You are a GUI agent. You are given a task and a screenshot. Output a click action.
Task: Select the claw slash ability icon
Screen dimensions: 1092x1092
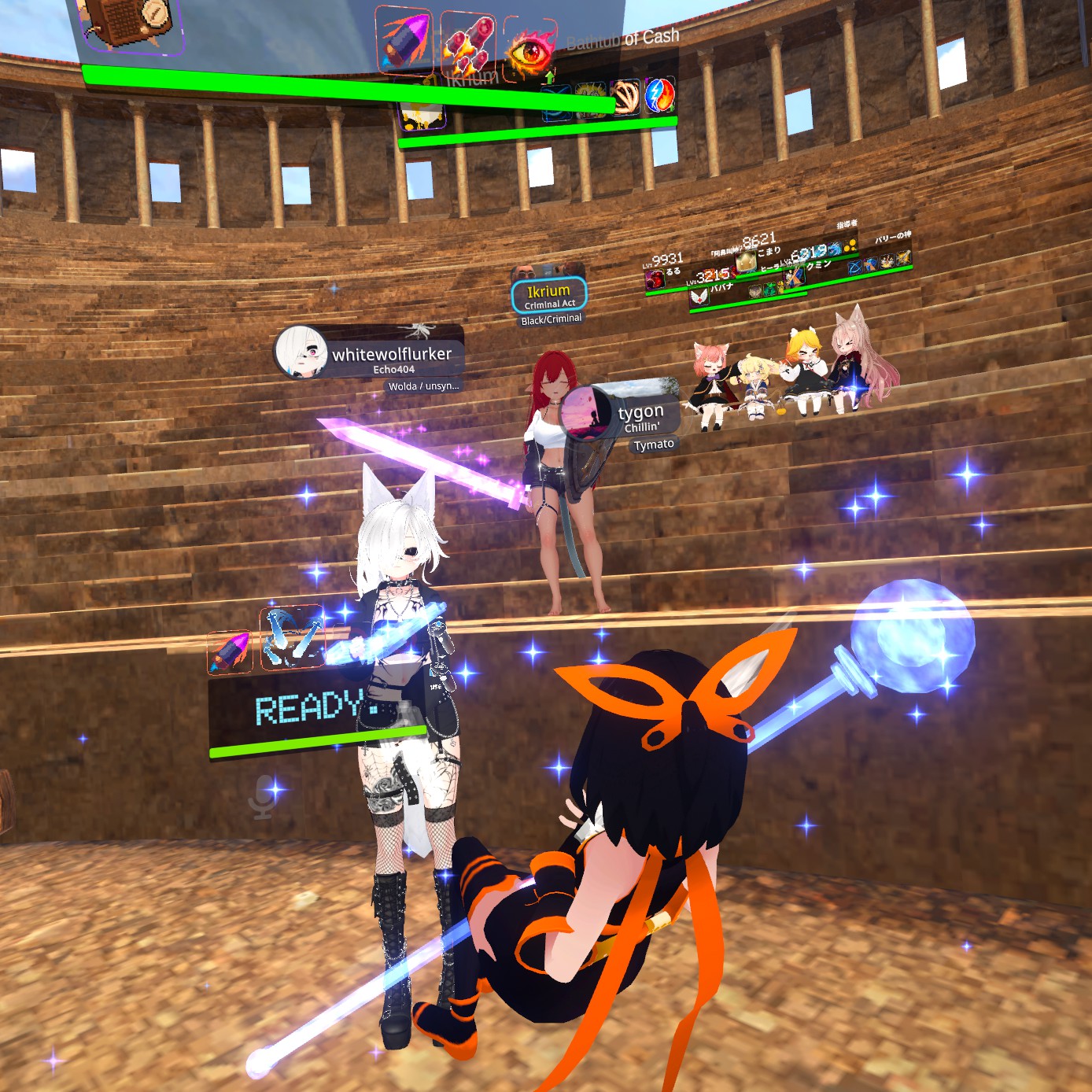(625, 97)
